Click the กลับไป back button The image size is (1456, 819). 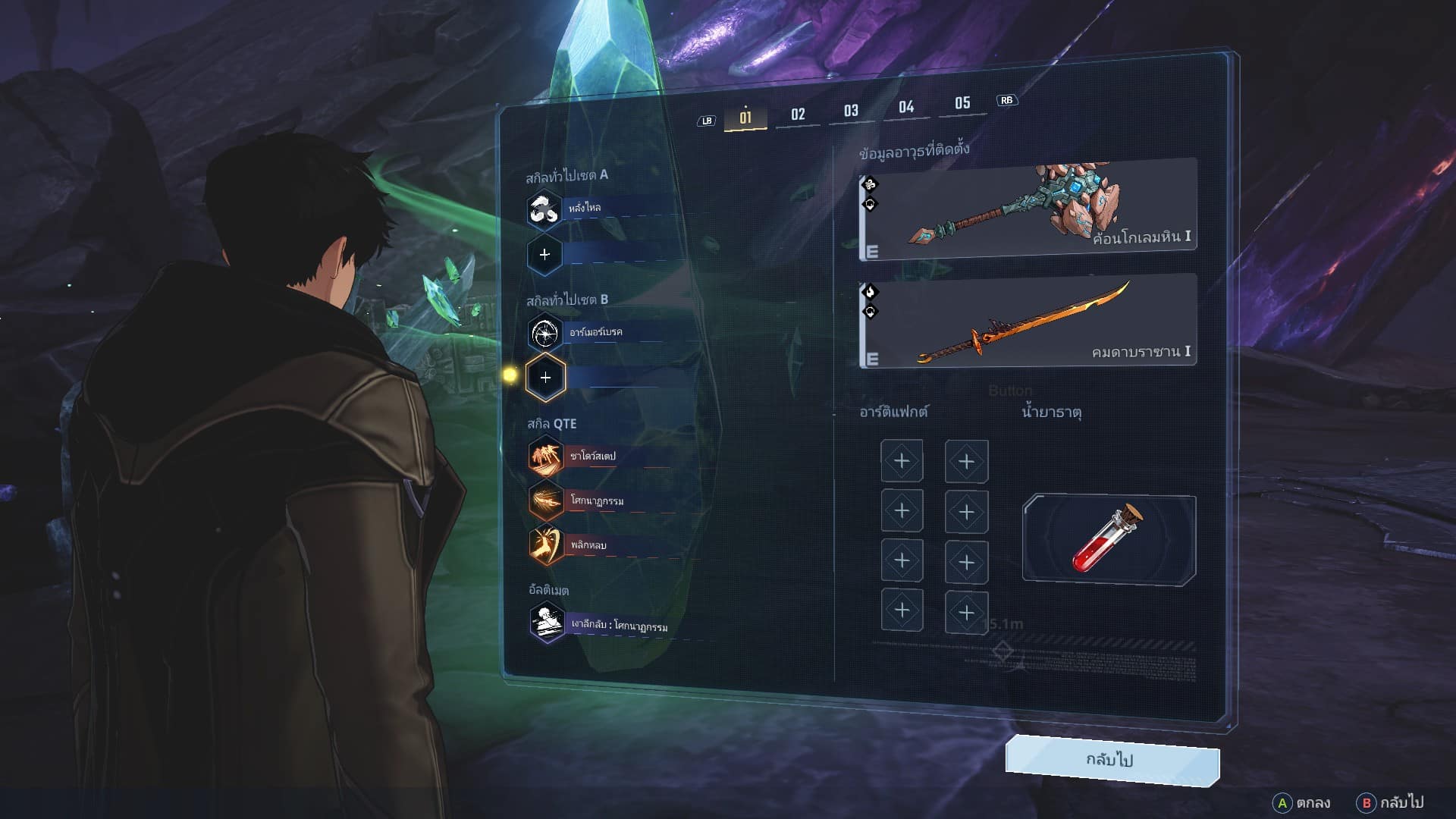(1112, 760)
